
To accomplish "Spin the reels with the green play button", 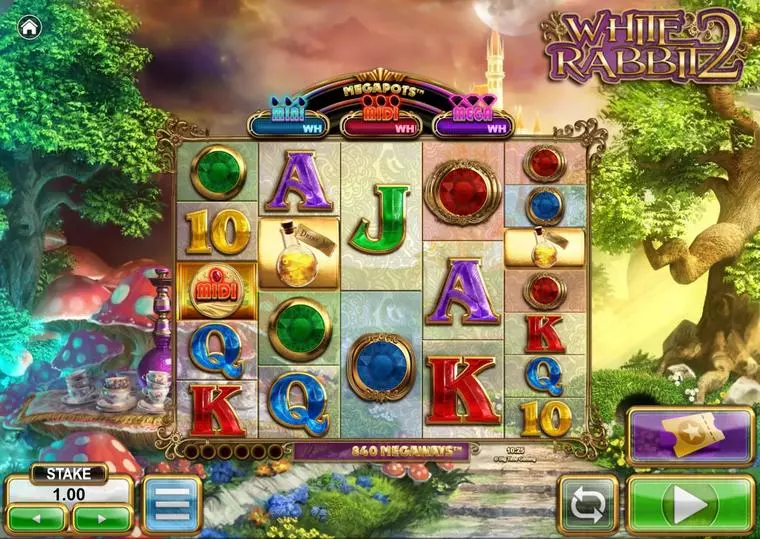I will (x=690, y=504).
